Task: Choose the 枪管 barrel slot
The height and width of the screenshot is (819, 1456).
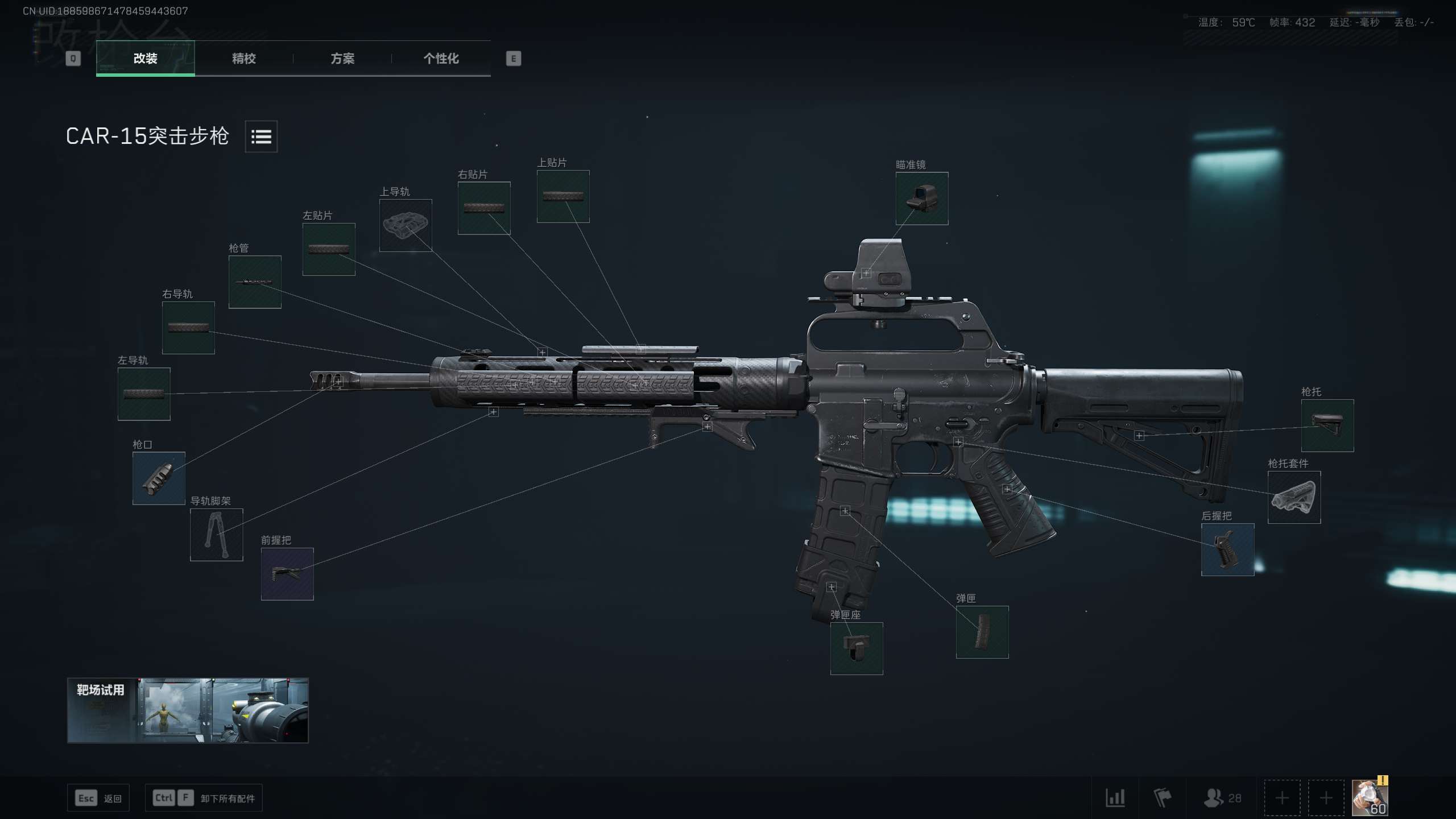Action: click(x=255, y=282)
